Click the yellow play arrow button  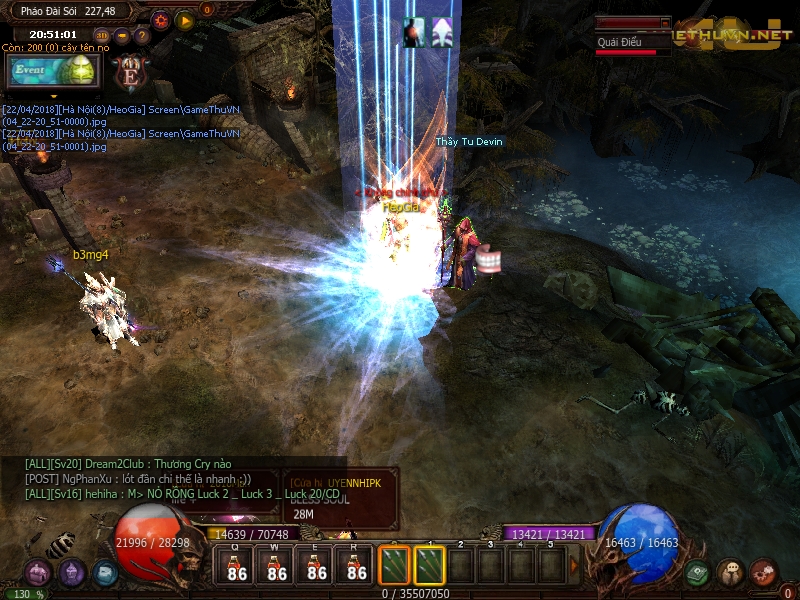pyautogui.click(x=185, y=19)
